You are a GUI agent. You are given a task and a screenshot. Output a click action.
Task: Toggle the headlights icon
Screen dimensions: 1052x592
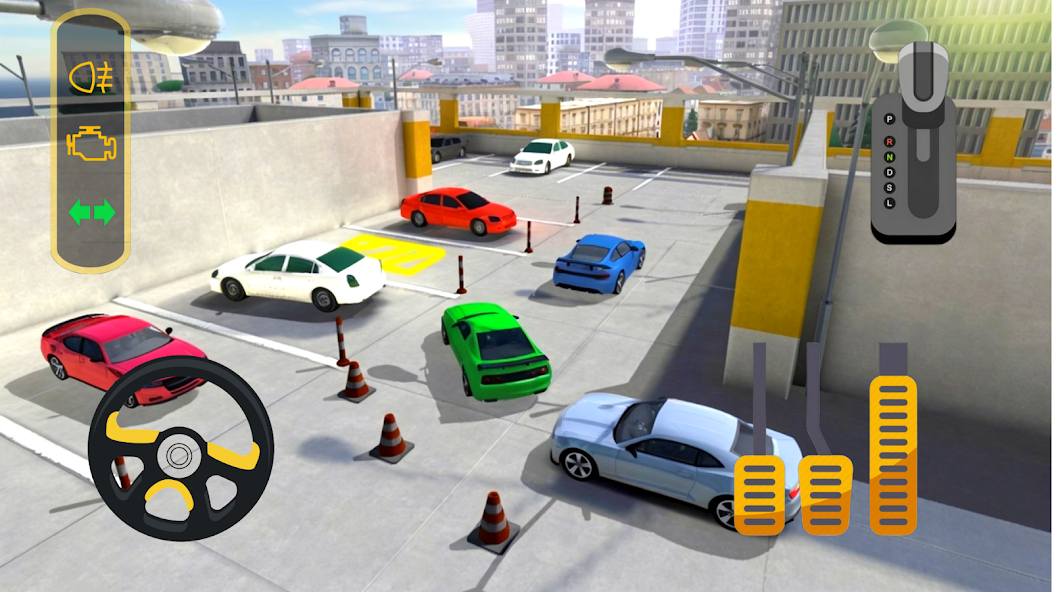coord(90,78)
